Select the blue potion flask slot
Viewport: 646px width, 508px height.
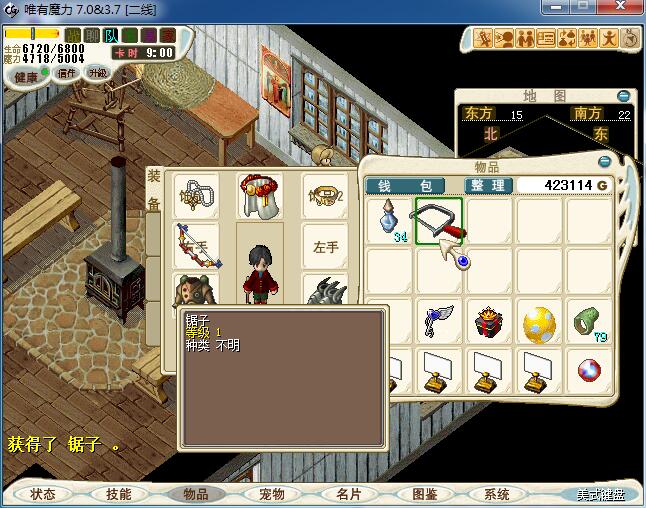click(x=389, y=221)
